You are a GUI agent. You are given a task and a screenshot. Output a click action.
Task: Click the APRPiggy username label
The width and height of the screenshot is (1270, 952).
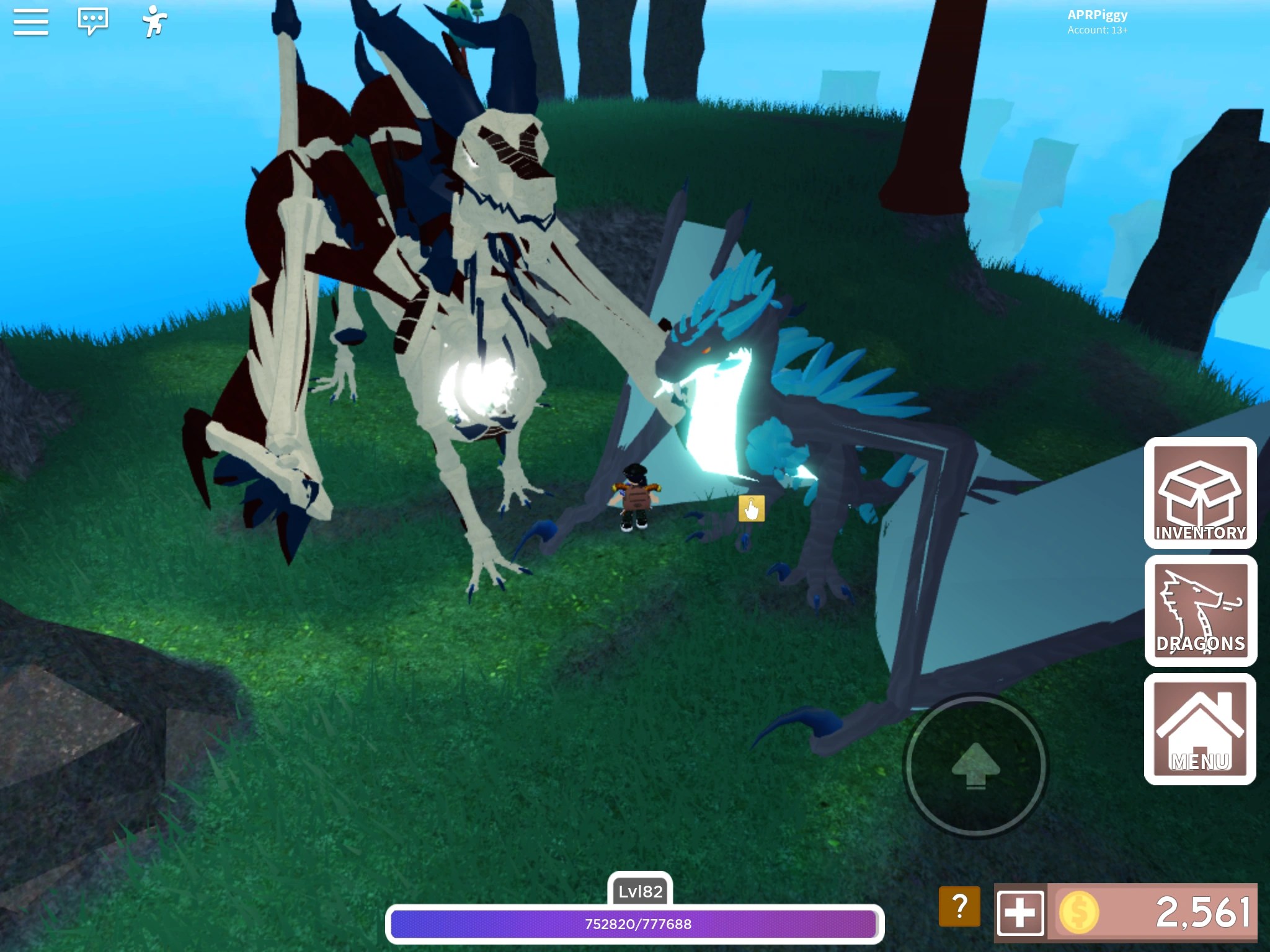1096,15
